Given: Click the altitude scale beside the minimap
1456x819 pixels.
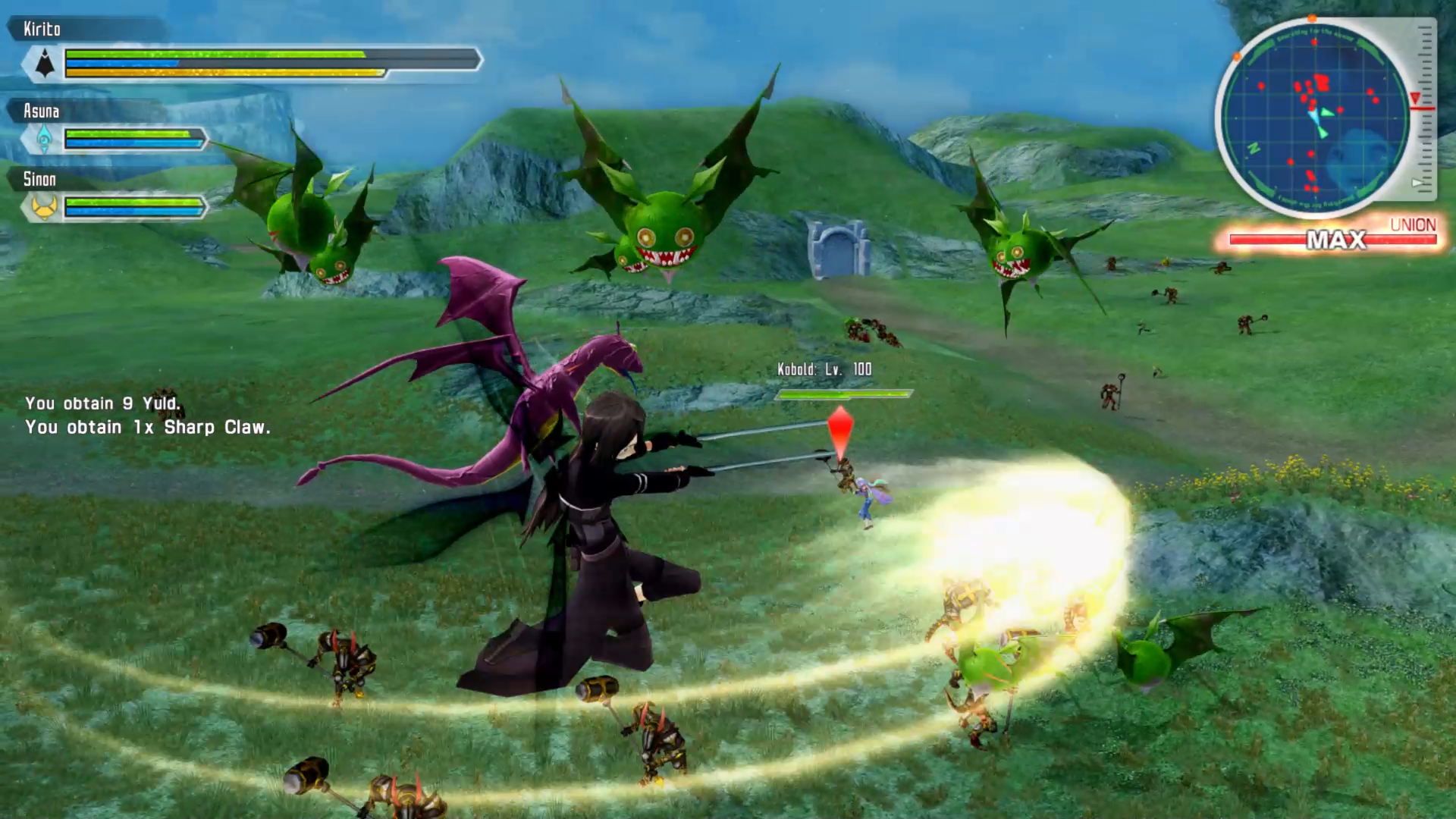Looking at the screenshot, I should tap(1425, 108).
